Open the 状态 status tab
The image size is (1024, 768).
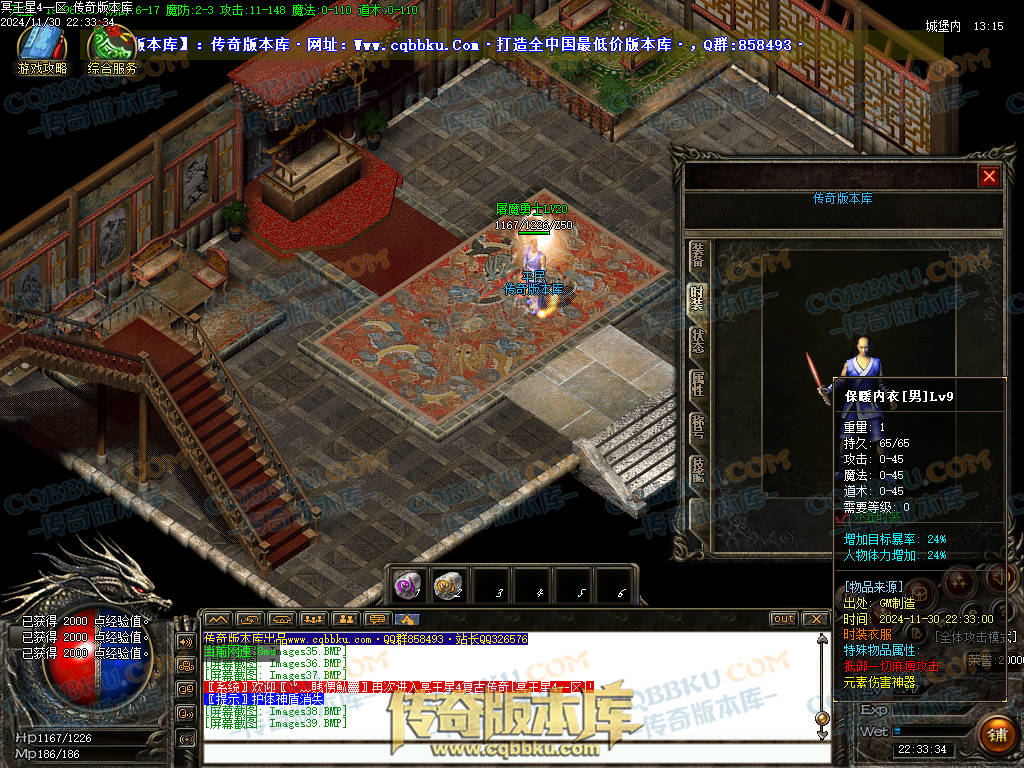pyautogui.click(x=697, y=342)
